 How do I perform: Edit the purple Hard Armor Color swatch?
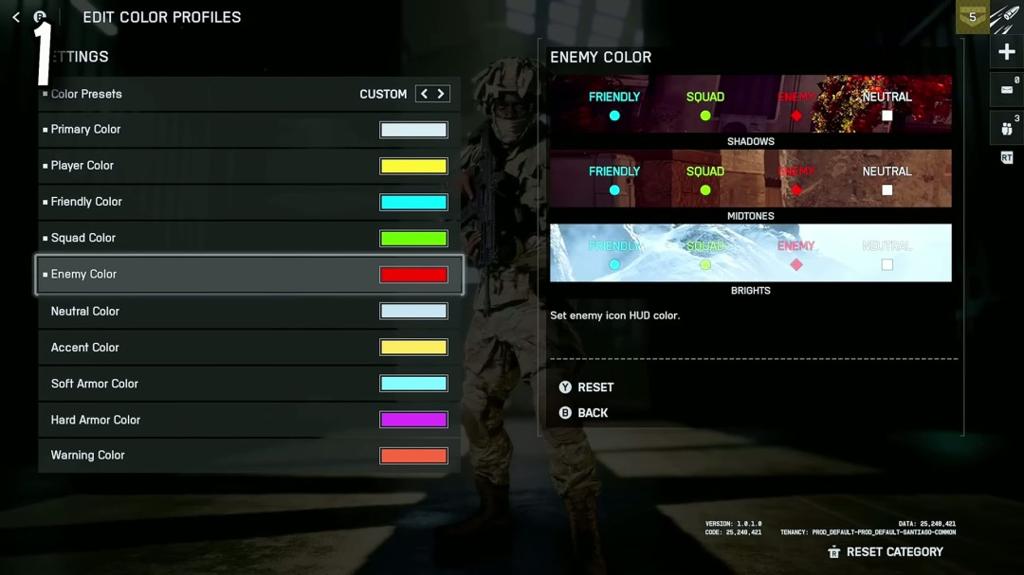click(x=413, y=420)
